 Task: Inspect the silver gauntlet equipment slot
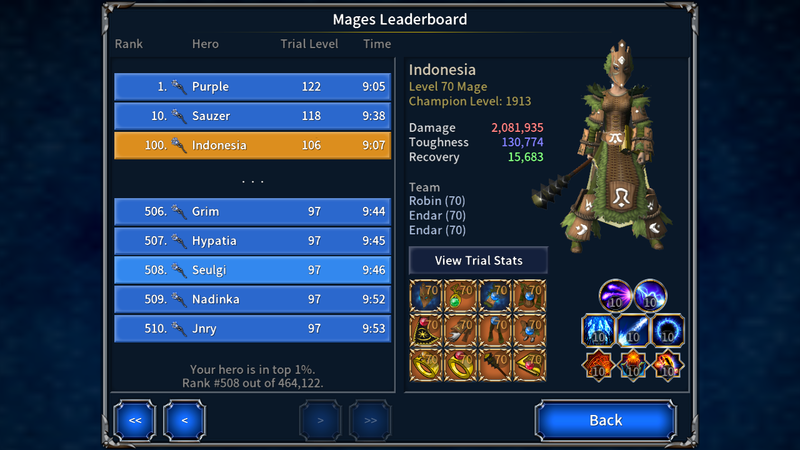click(461, 329)
